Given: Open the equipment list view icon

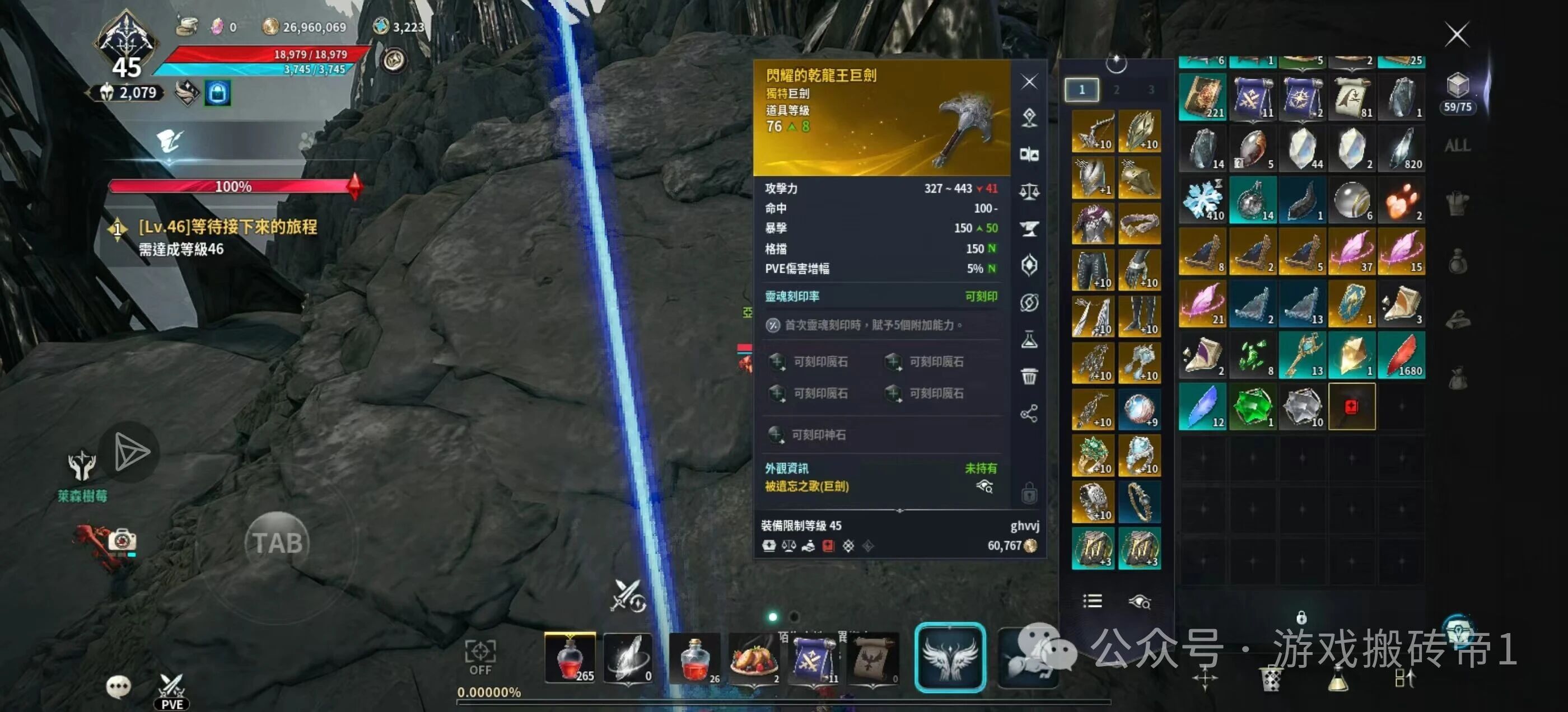Looking at the screenshot, I should click(1092, 601).
